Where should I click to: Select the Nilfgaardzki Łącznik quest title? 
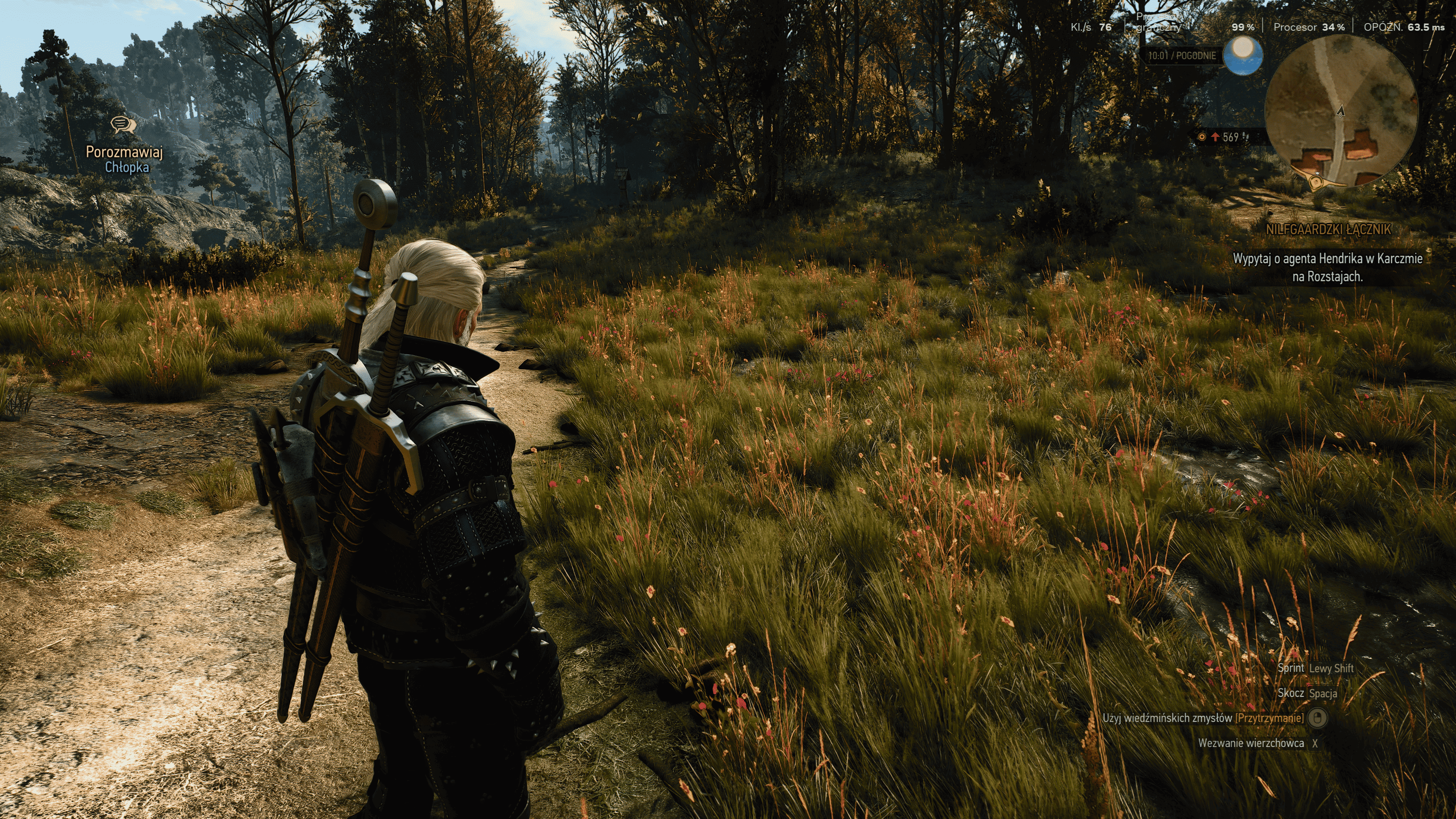point(1327,229)
